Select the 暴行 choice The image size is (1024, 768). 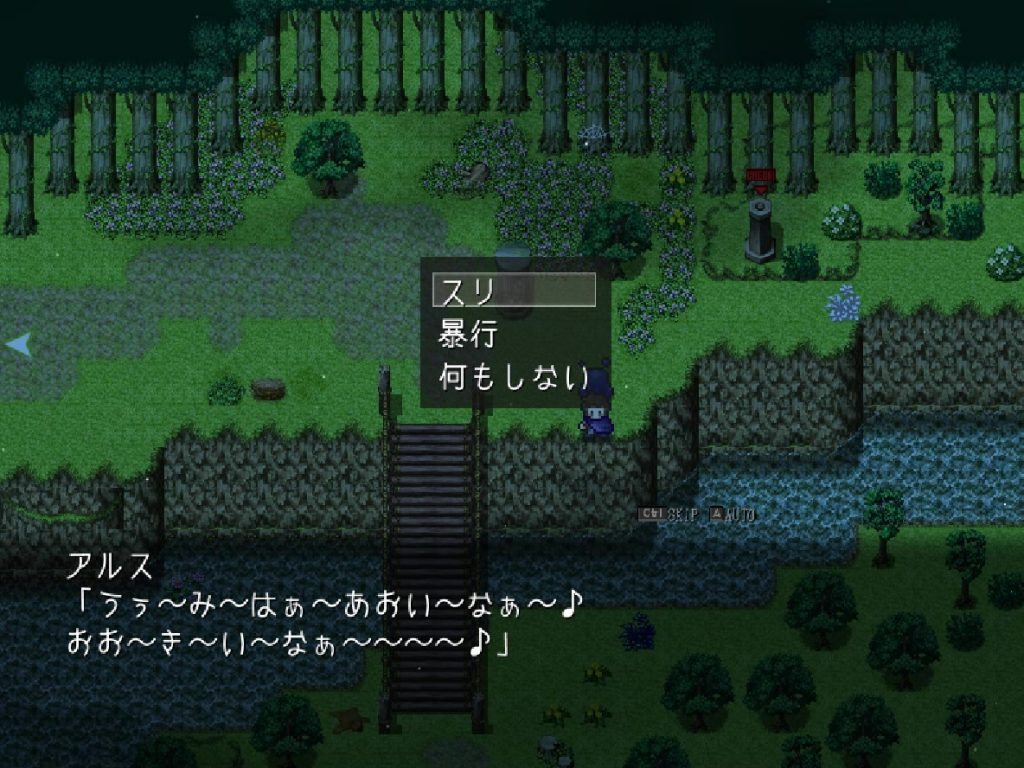pyautogui.click(x=514, y=334)
